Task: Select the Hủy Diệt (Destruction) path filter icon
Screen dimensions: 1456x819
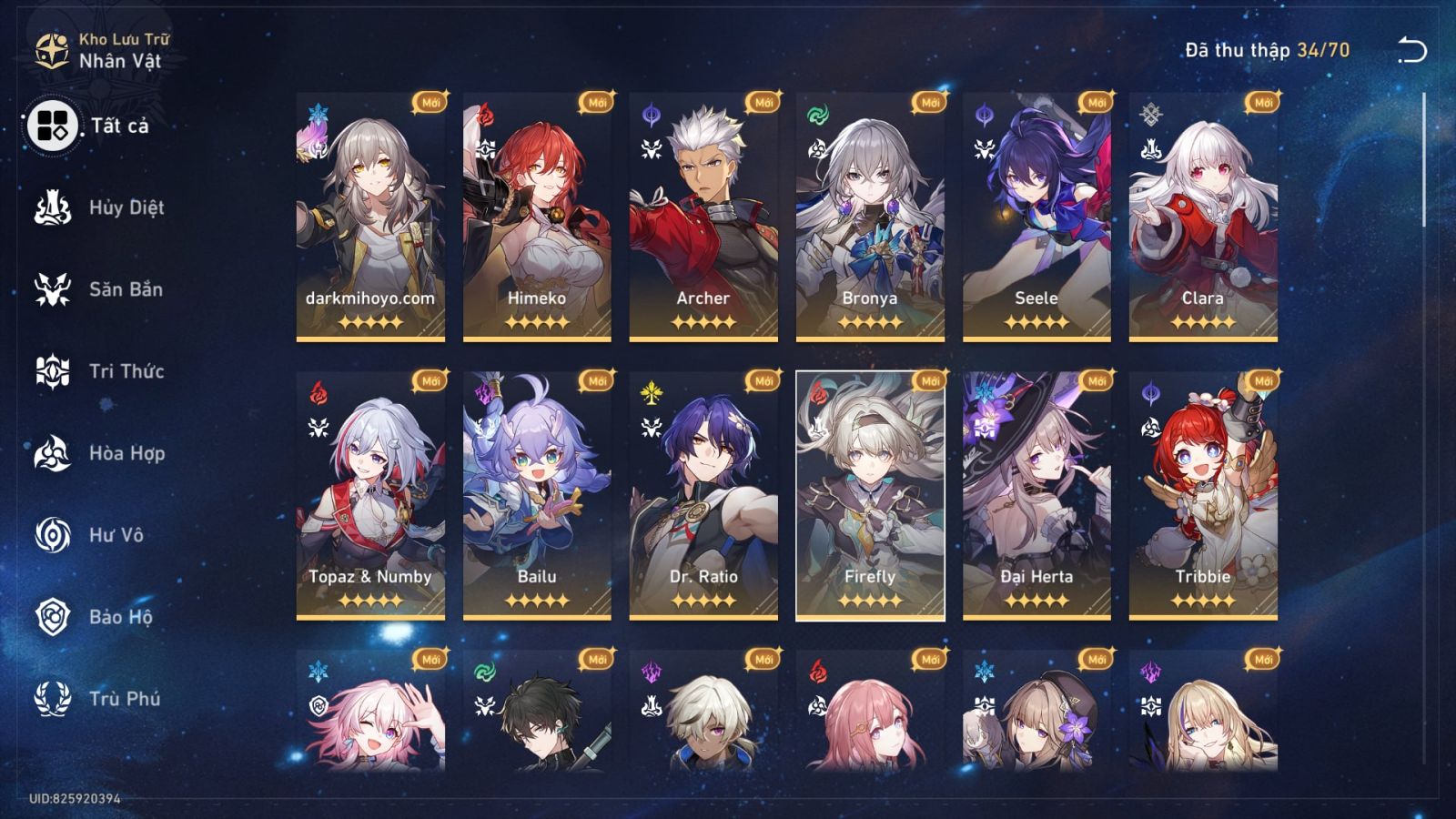Action: pos(55,207)
